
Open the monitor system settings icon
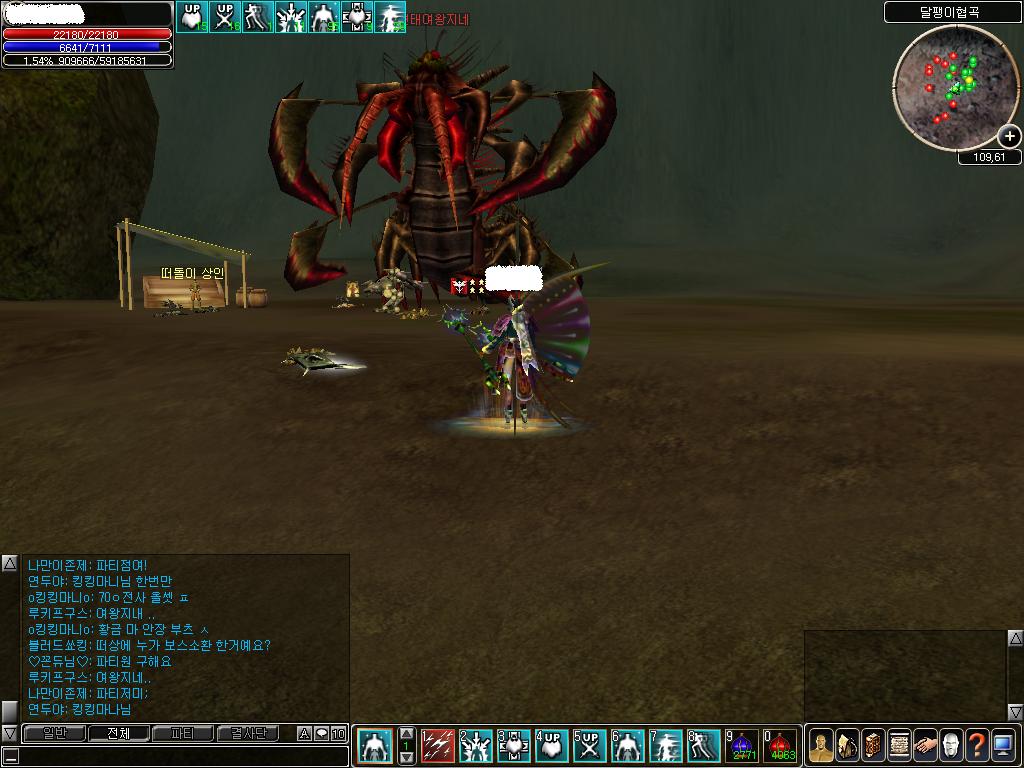pos(1003,746)
